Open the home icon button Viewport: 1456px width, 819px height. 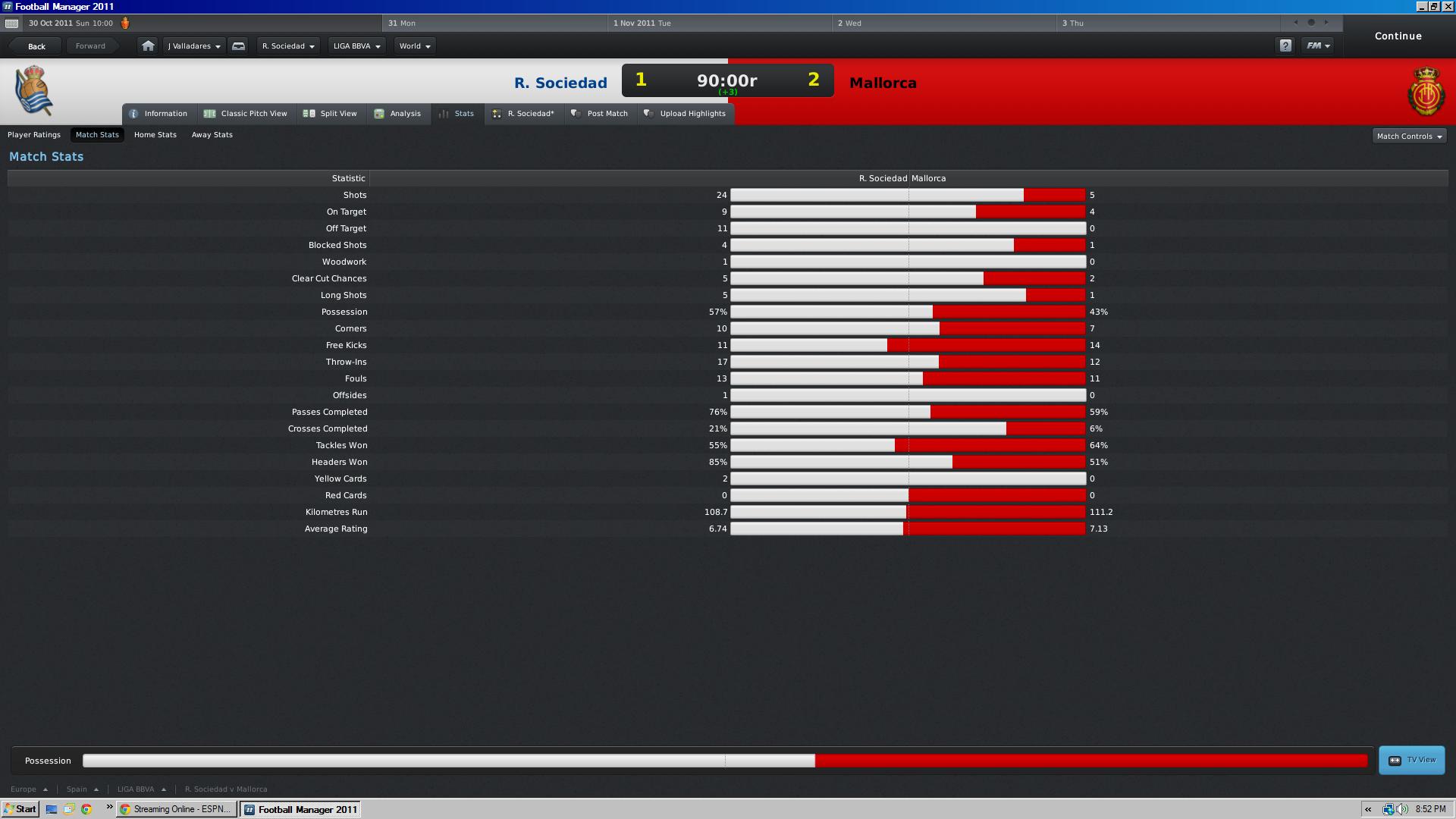pyautogui.click(x=148, y=46)
